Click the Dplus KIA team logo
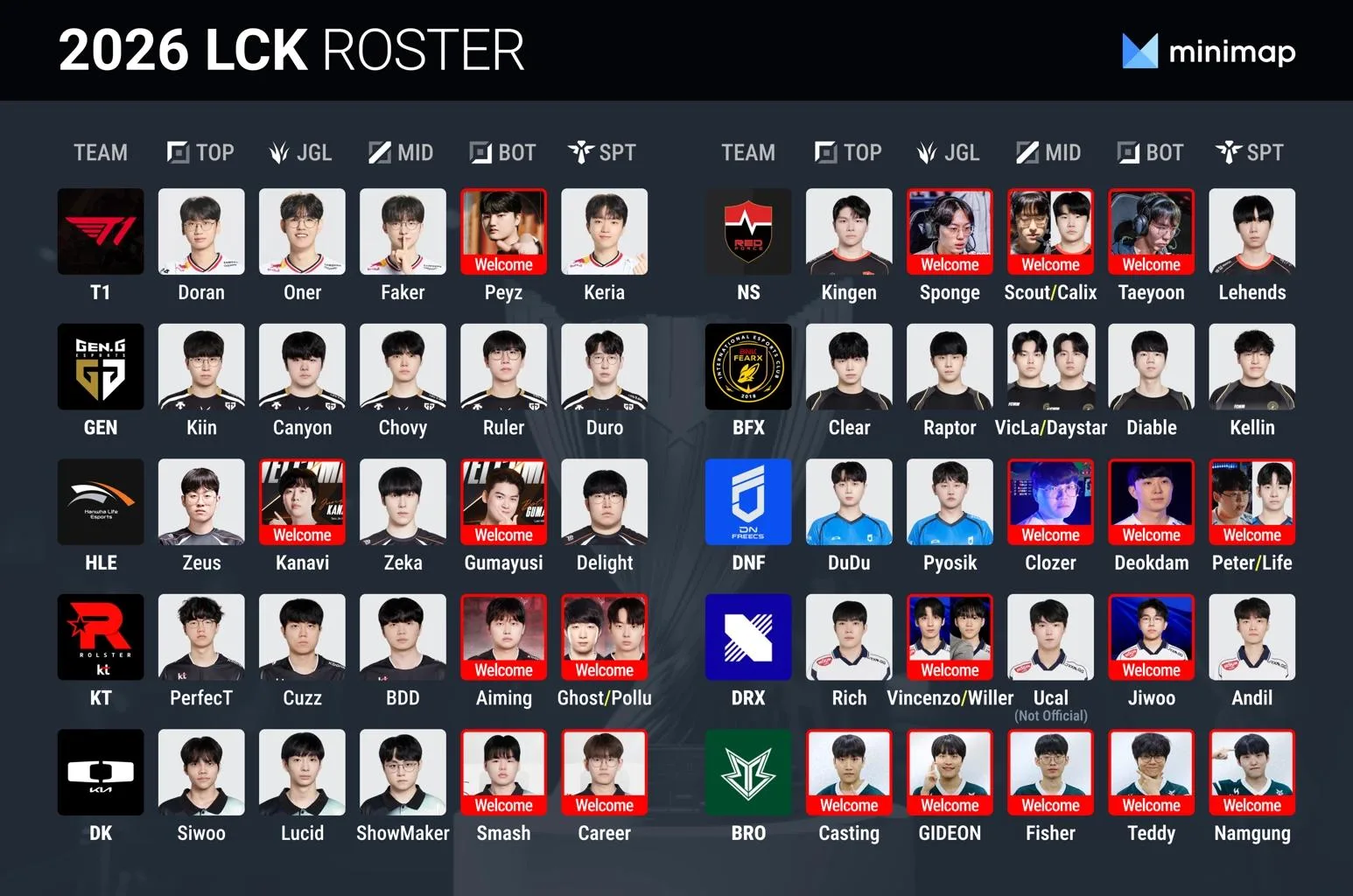The image size is (1353, 896). pyautogui.click(x=101, y=773)
